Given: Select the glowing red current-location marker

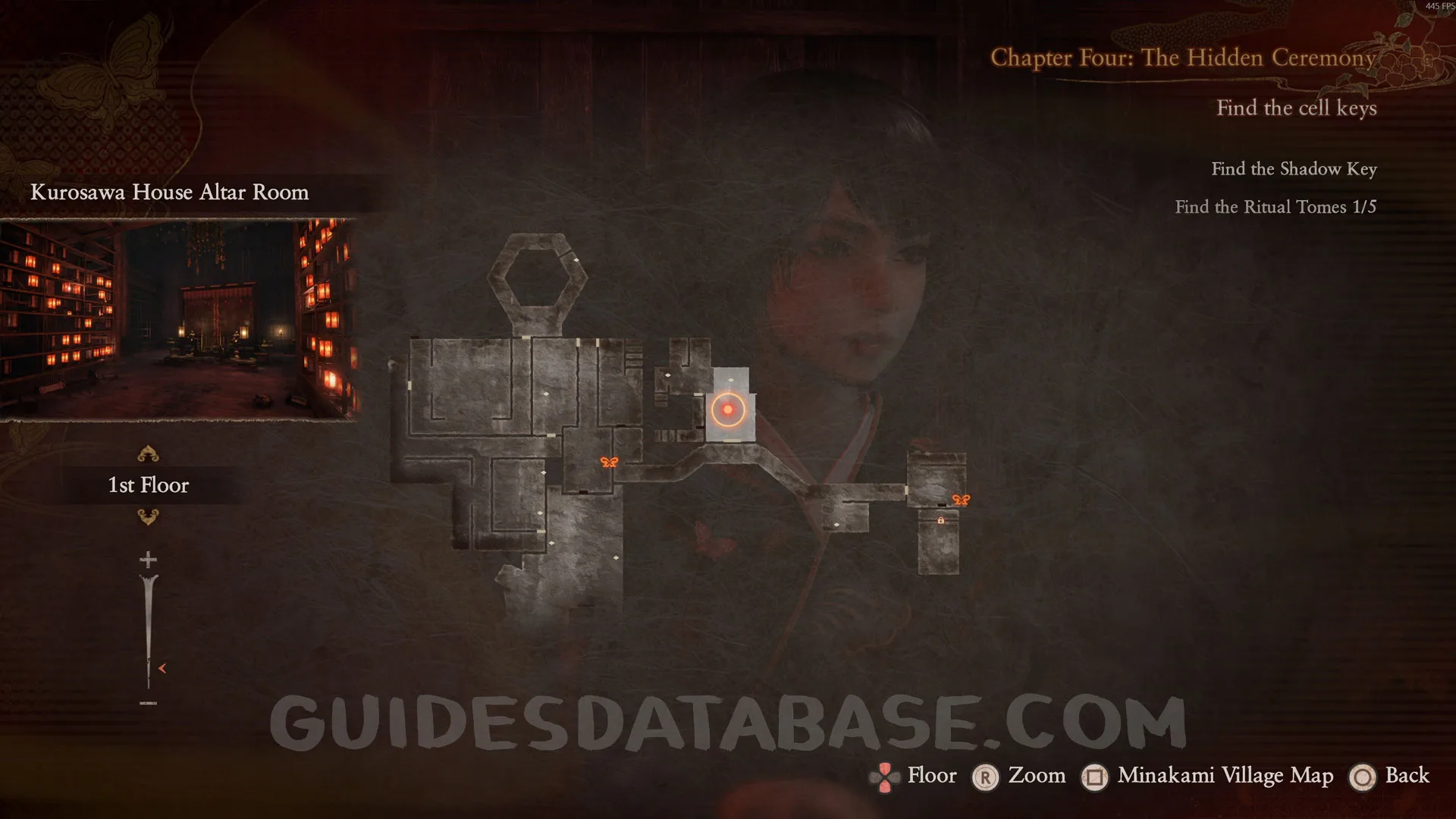Looking at the screenshot, I should point(728,409).
